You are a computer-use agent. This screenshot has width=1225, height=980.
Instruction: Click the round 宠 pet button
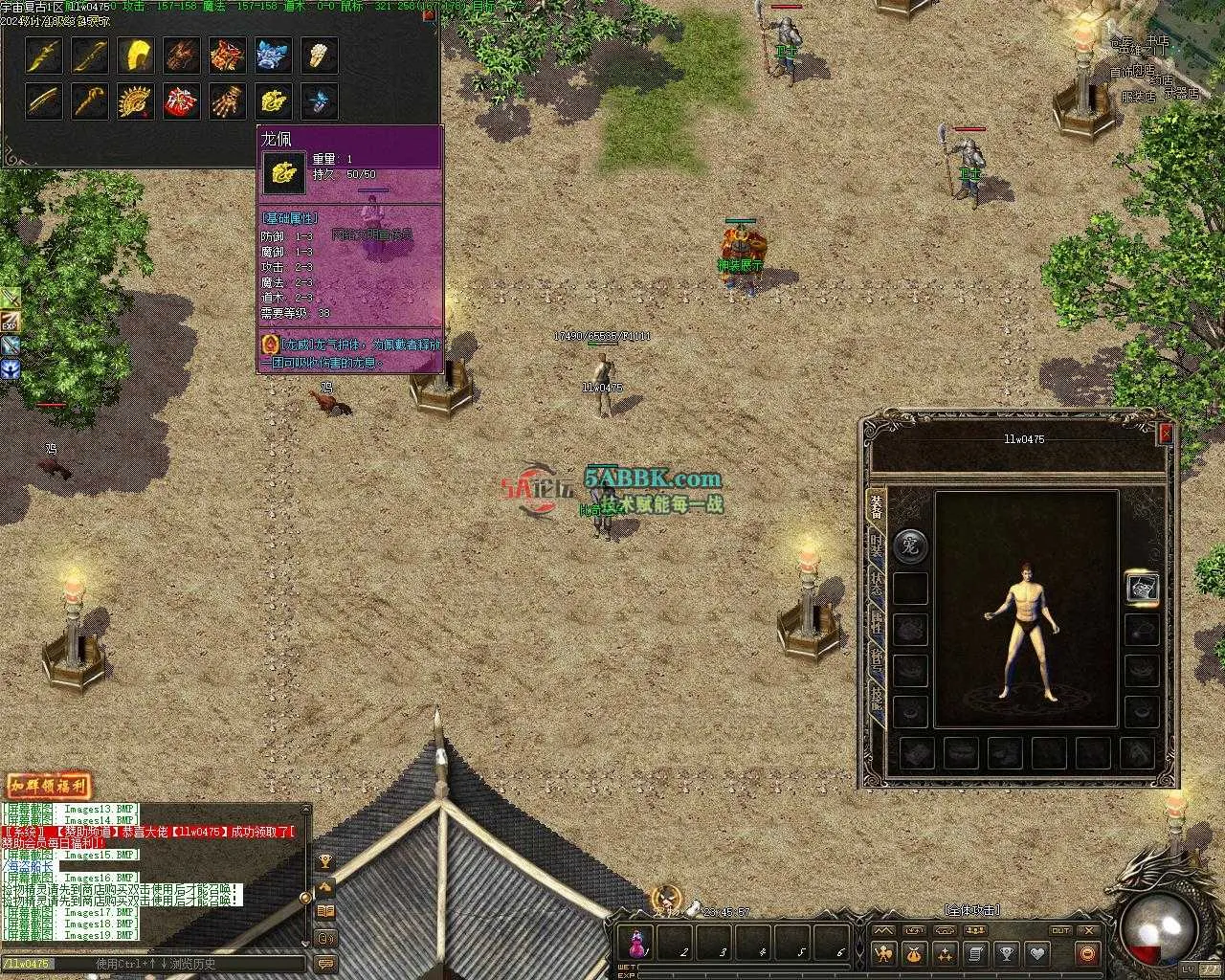point(910,546)
